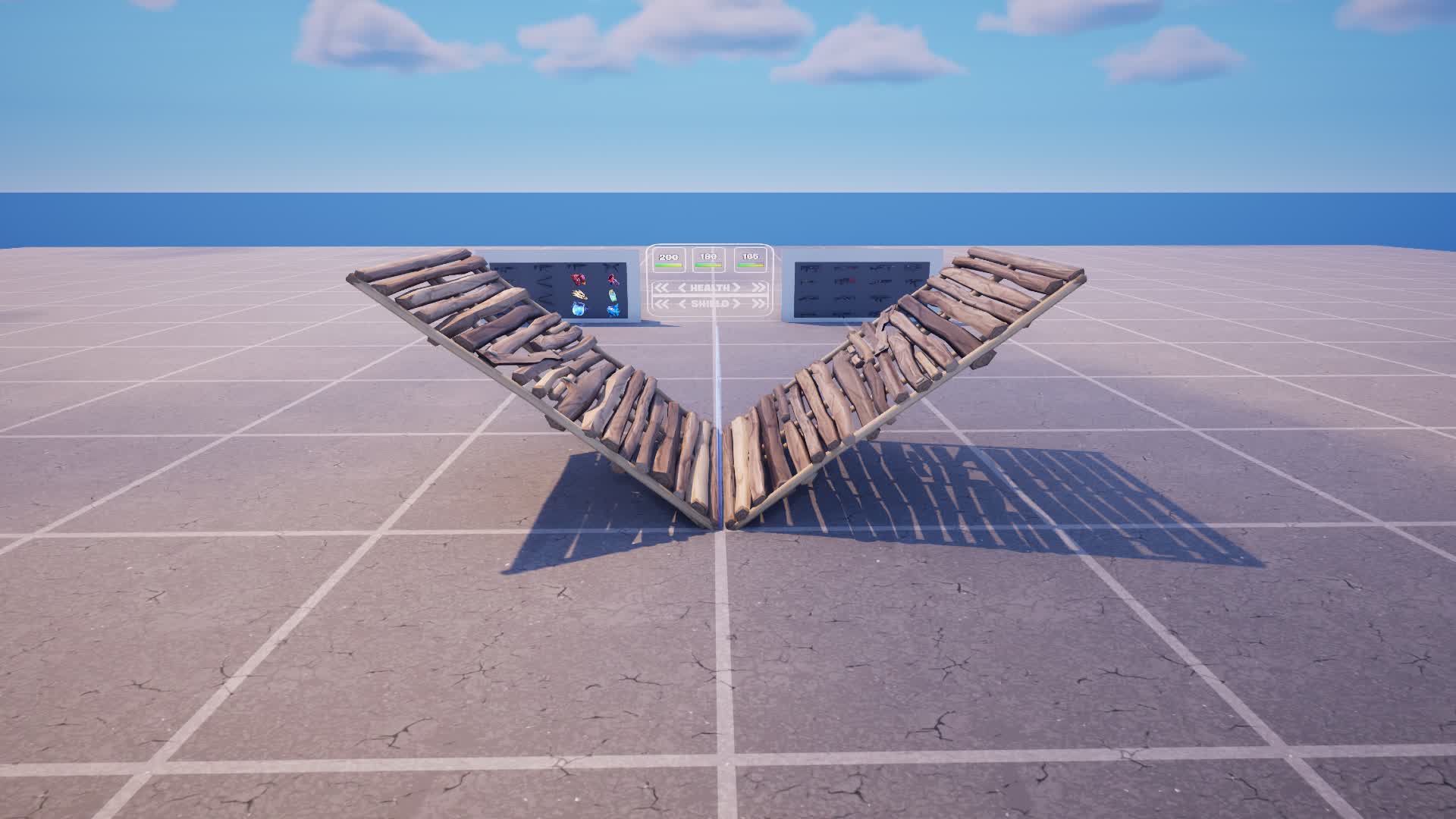Select the Medkit icon on the item wall
This screenshot has height=819, width=1456.
pyautogui.click(x=578, y=279)
